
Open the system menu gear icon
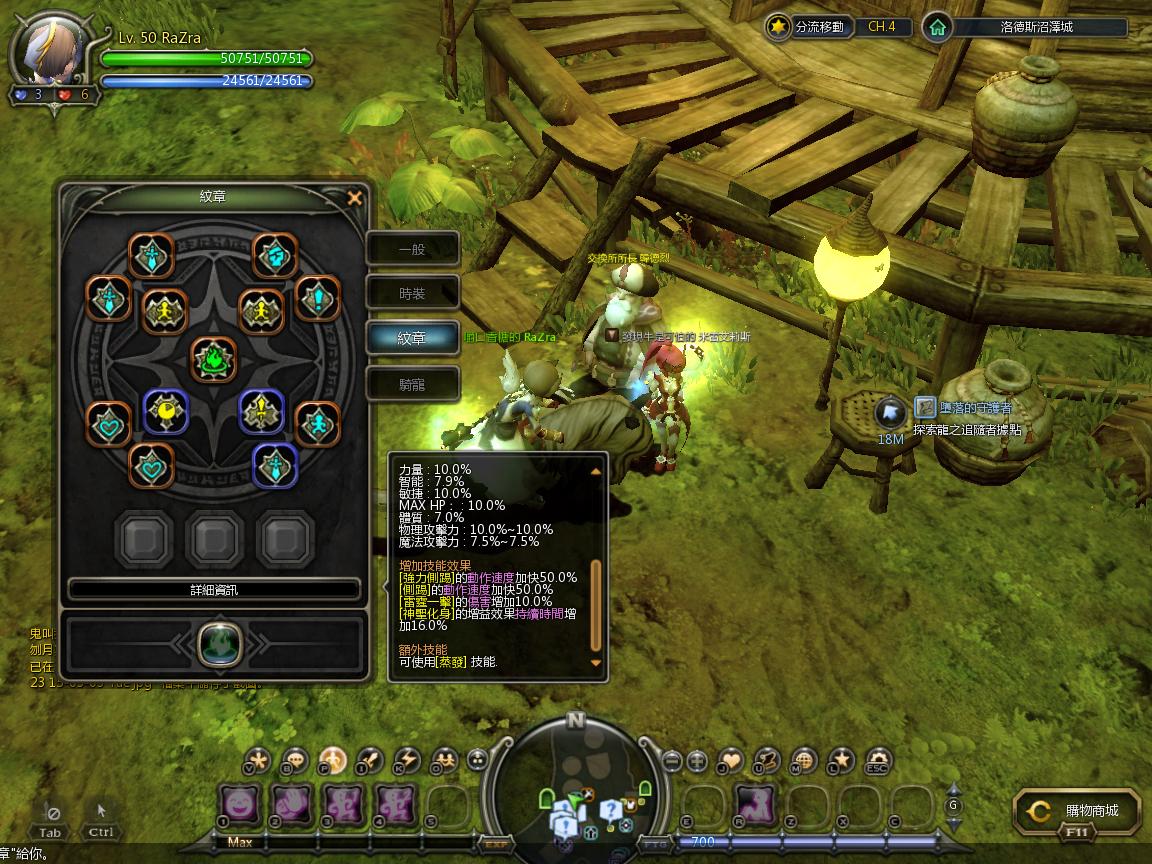877,761
